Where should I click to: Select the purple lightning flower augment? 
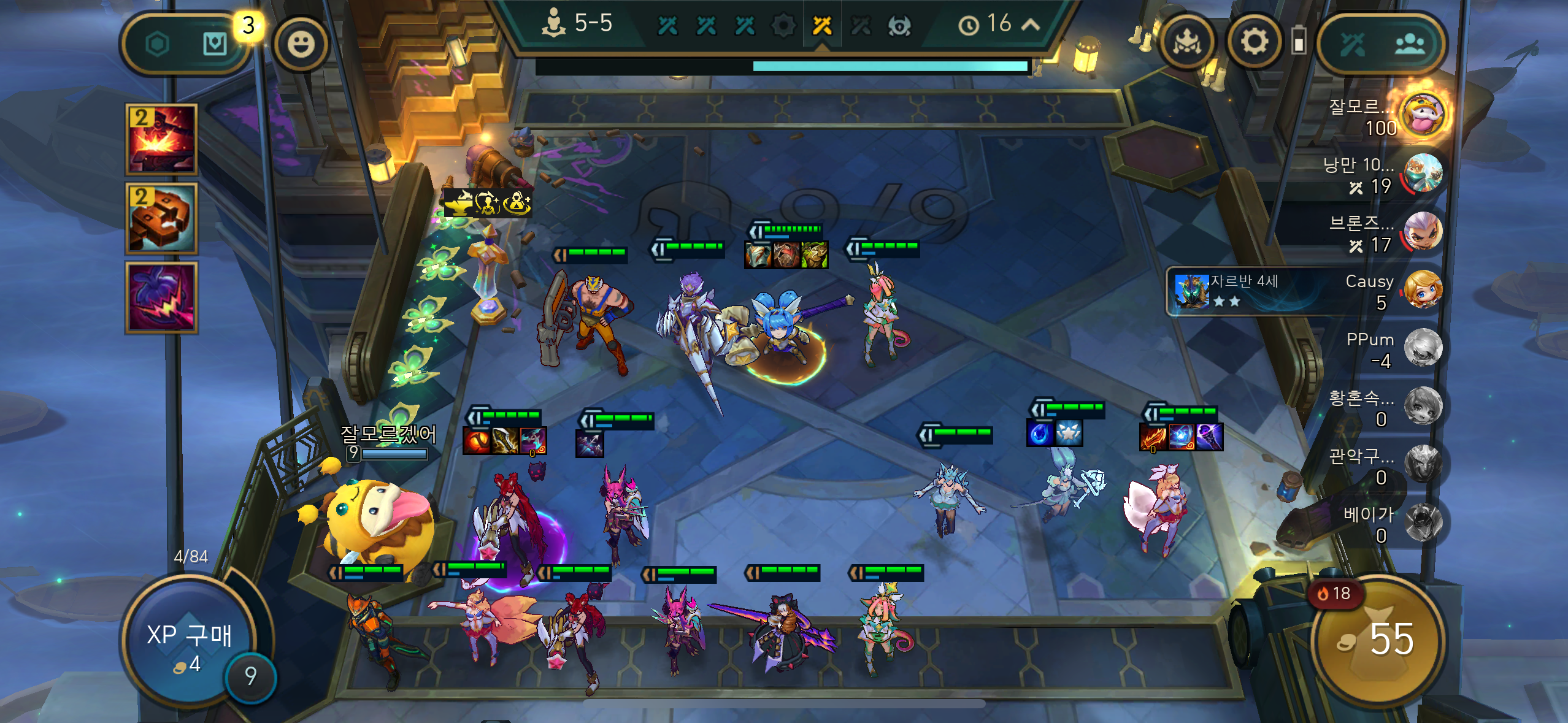tap(161, 298)
